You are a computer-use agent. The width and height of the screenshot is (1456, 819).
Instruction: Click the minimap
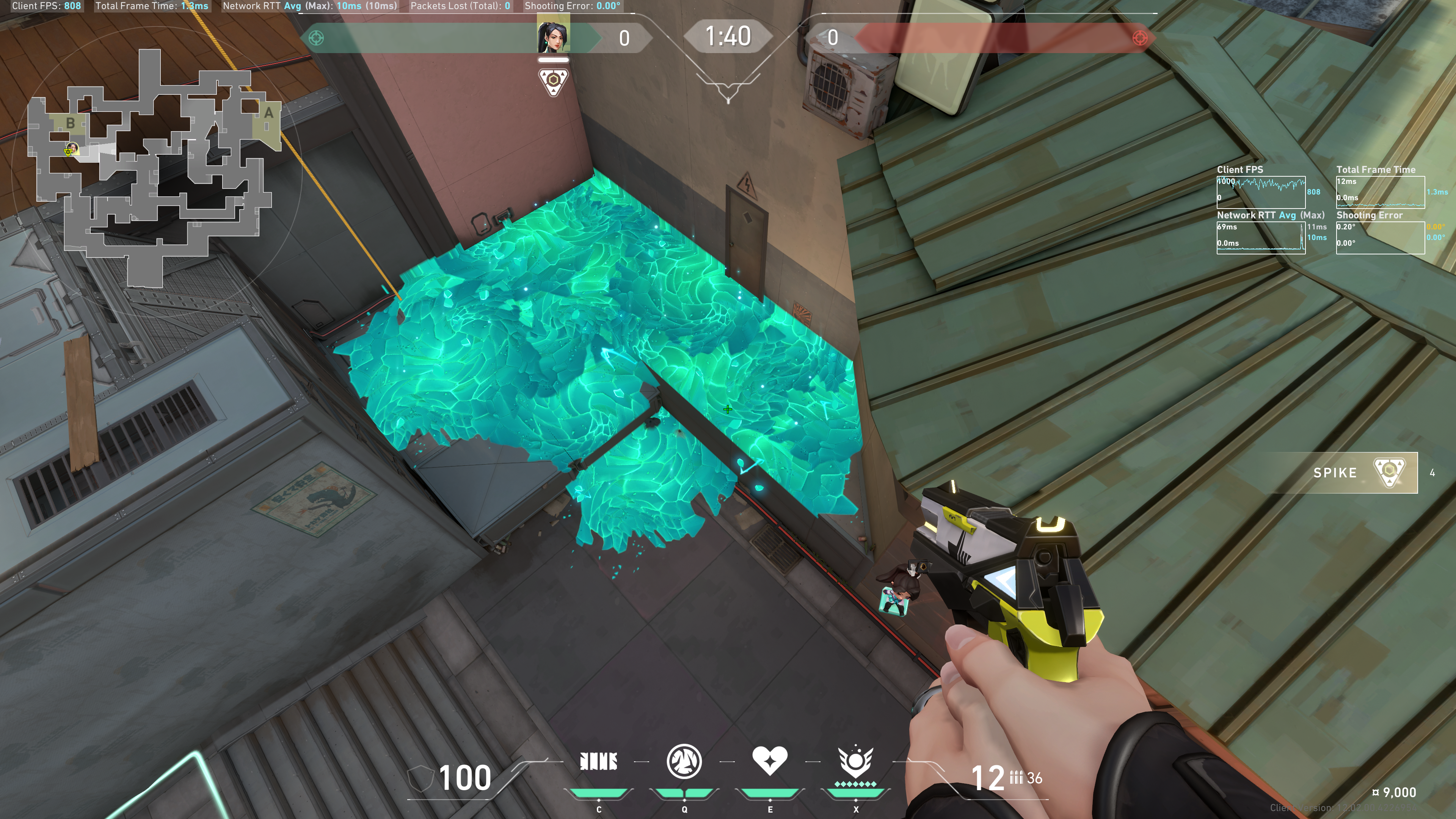152,169
